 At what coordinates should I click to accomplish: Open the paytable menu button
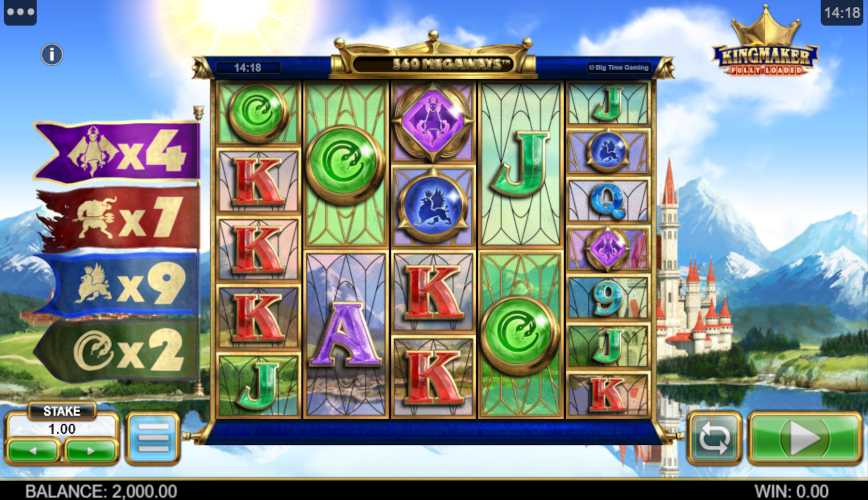(153, 438)
